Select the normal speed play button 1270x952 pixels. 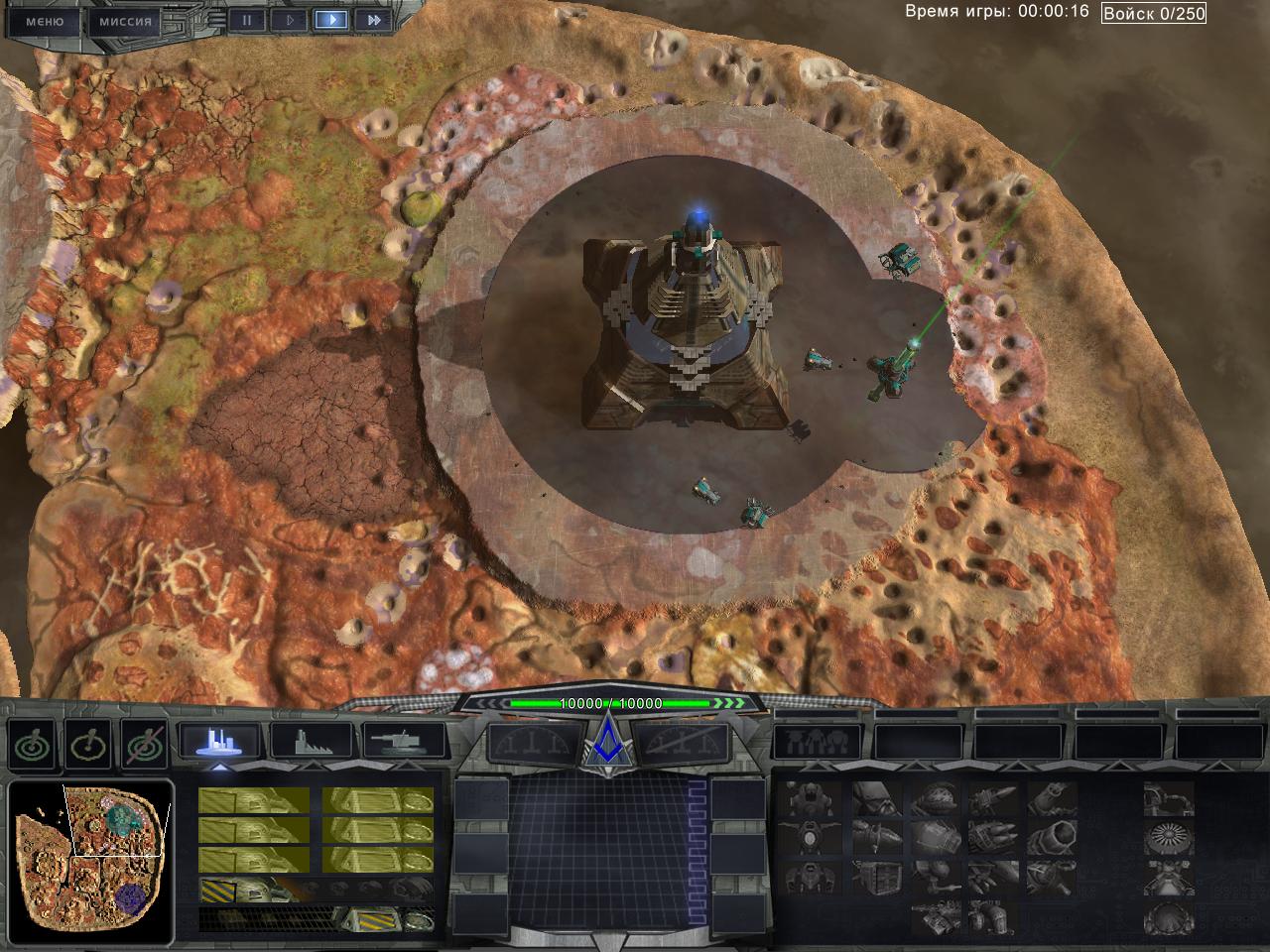(331, 20)
